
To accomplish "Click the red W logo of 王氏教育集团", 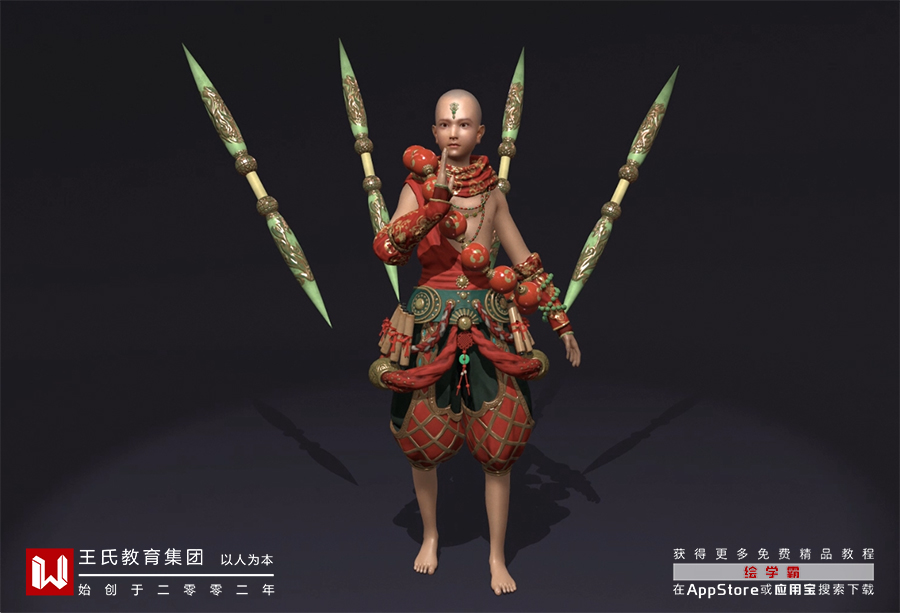I will pyautogui.click(x=50, y=571).
